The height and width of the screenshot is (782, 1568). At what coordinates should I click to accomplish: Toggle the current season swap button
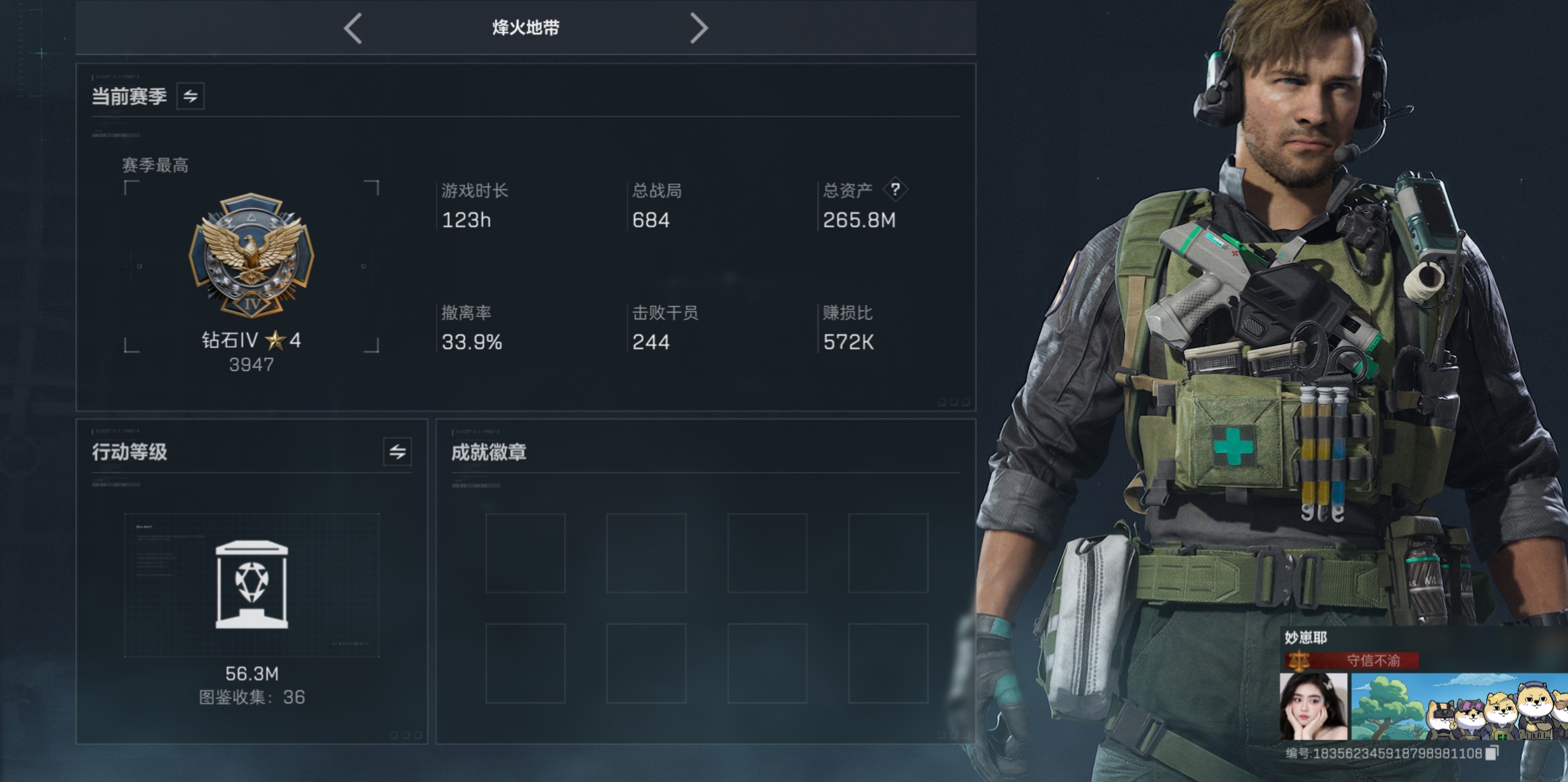(x=191, y=96)
